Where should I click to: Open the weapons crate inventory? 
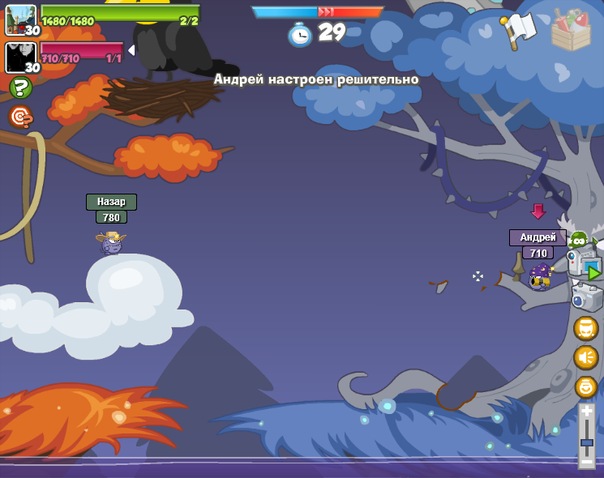click(x=571, y=29)
